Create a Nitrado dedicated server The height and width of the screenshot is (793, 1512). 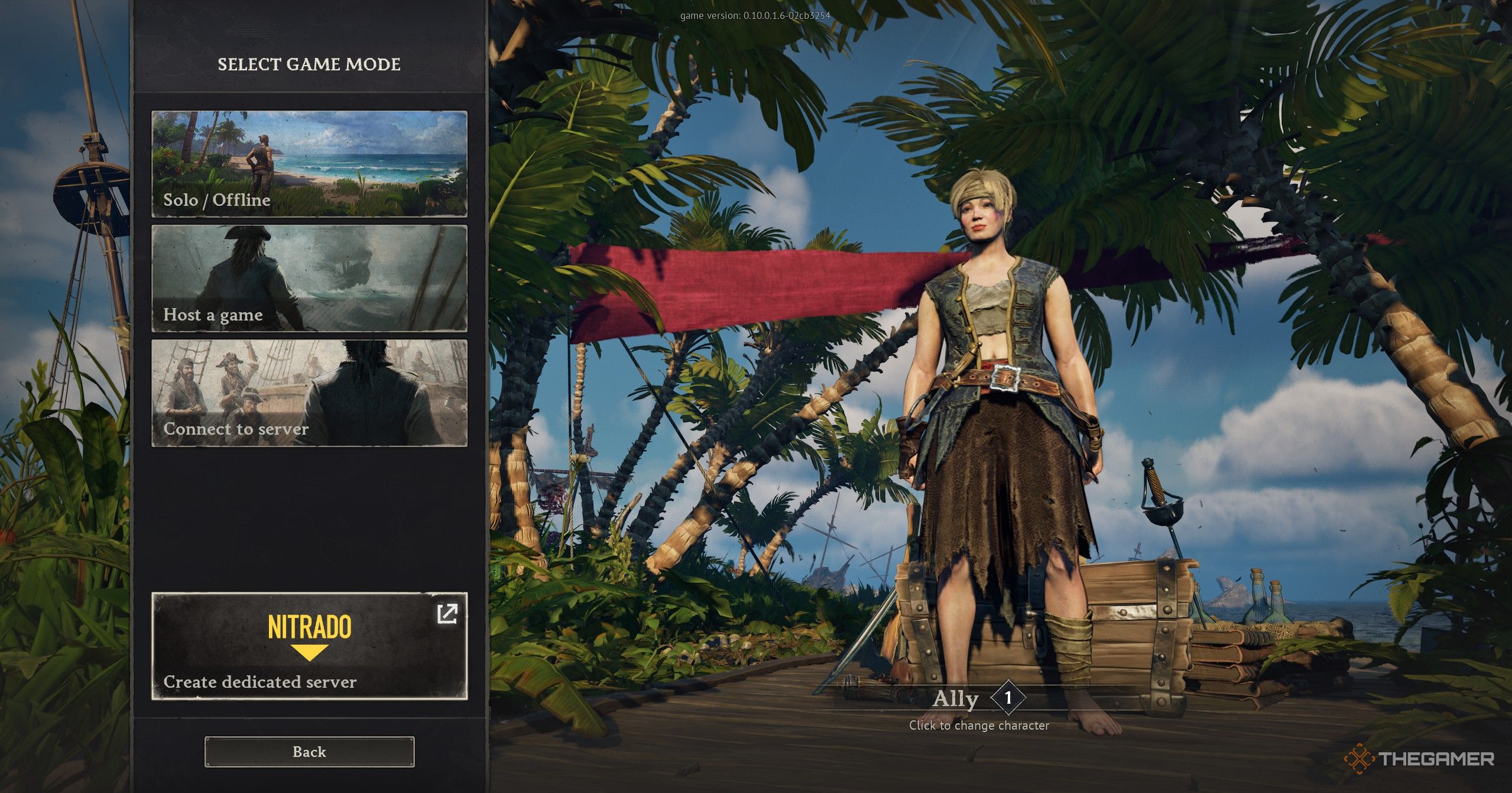pyautogui.click(x=309, y=646)
